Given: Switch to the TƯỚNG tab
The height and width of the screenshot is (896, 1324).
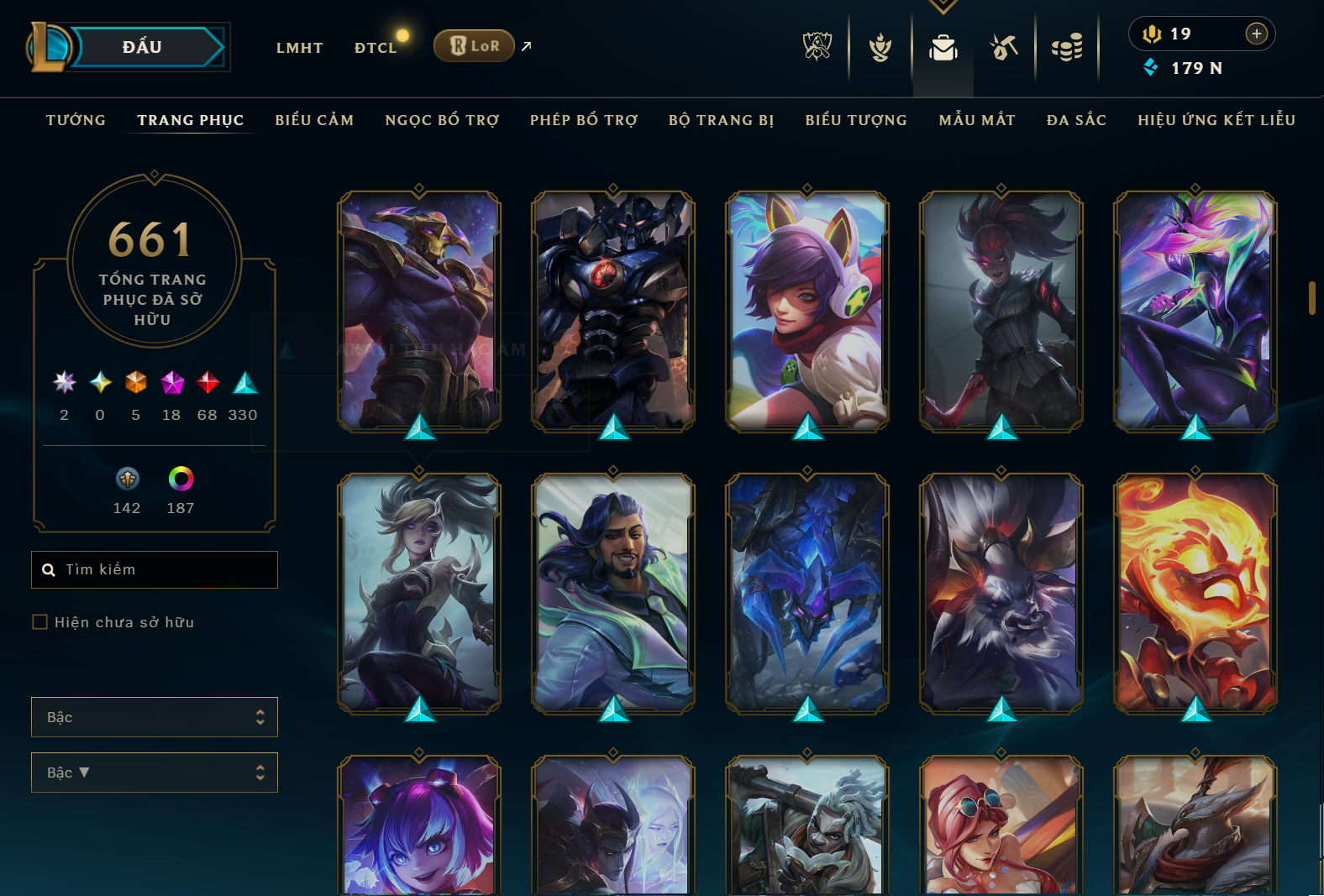Looking at the screenshot, I should coord(75,120).
